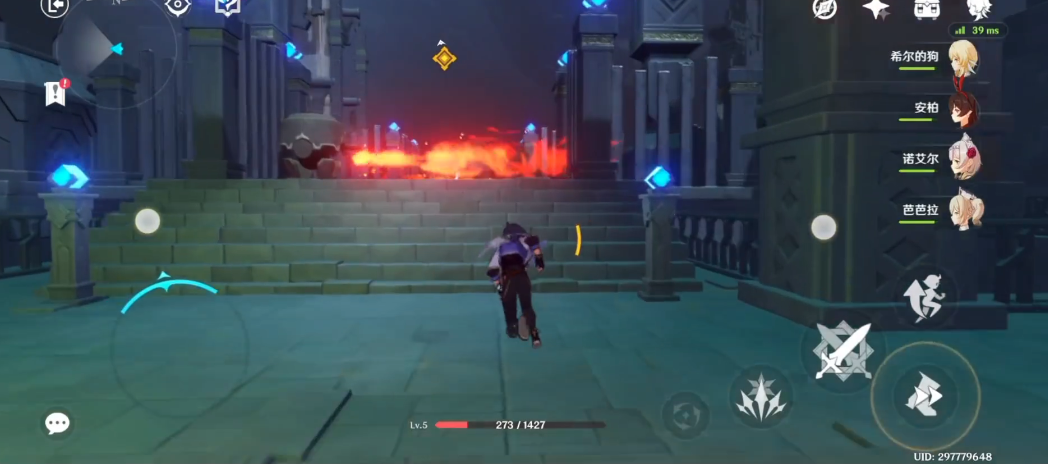The image size is (1048, 464).
Task: Activate the elemental skill spiked burst icon
Action: pos(761,397)
